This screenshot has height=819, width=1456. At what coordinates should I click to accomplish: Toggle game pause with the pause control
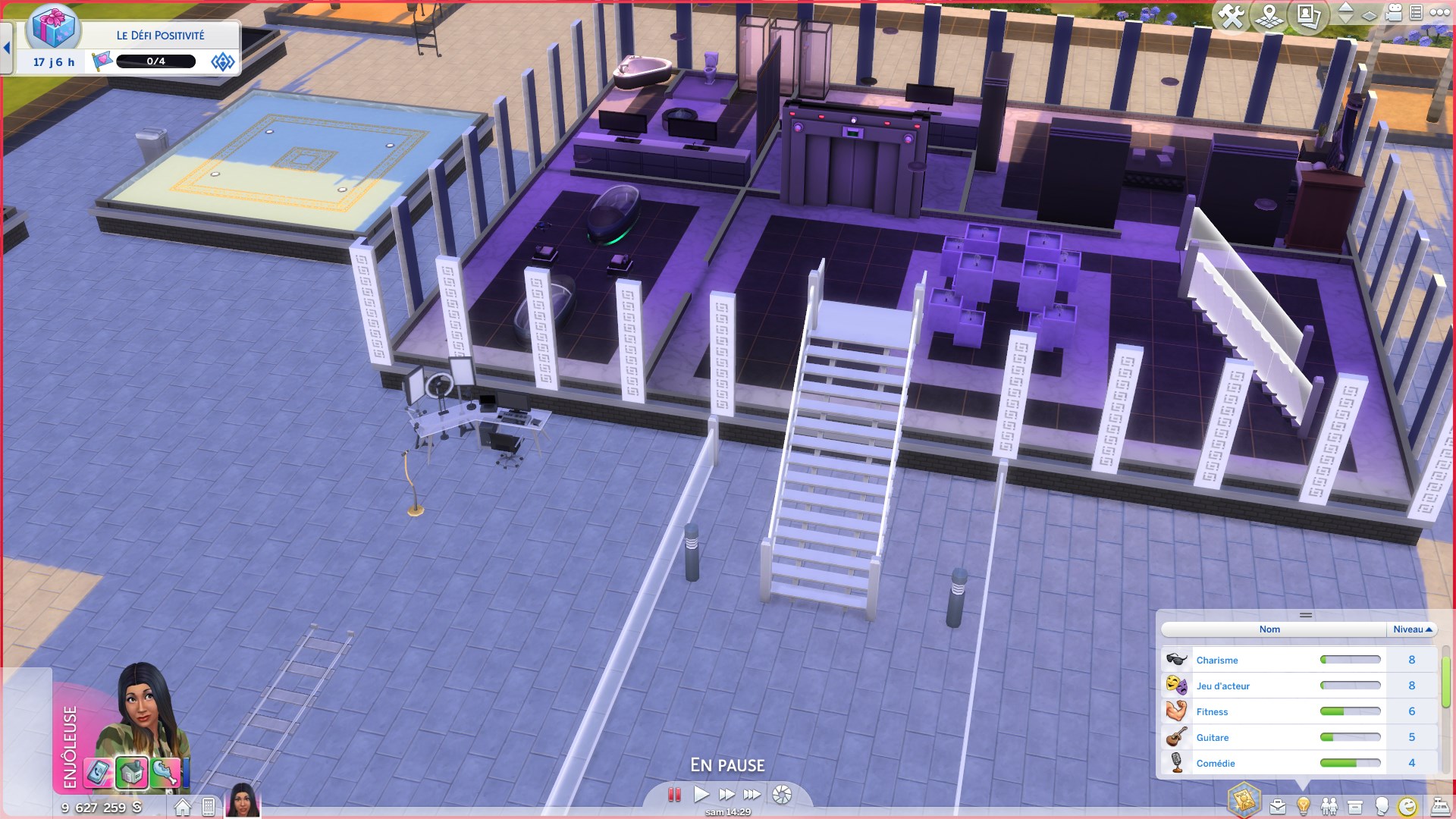673,794
